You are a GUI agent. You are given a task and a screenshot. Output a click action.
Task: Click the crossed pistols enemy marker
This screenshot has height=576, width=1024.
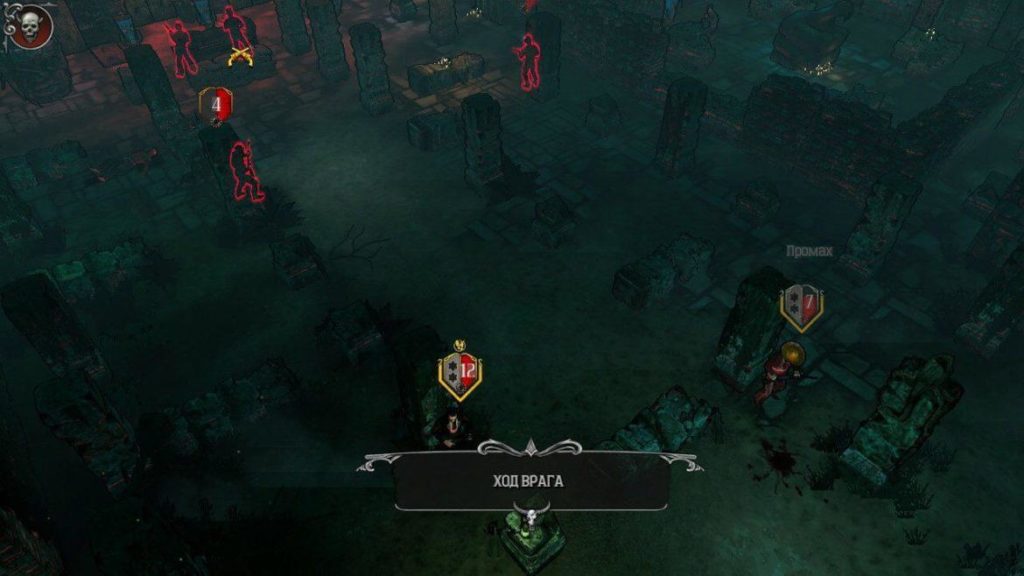tap(239, 56)
